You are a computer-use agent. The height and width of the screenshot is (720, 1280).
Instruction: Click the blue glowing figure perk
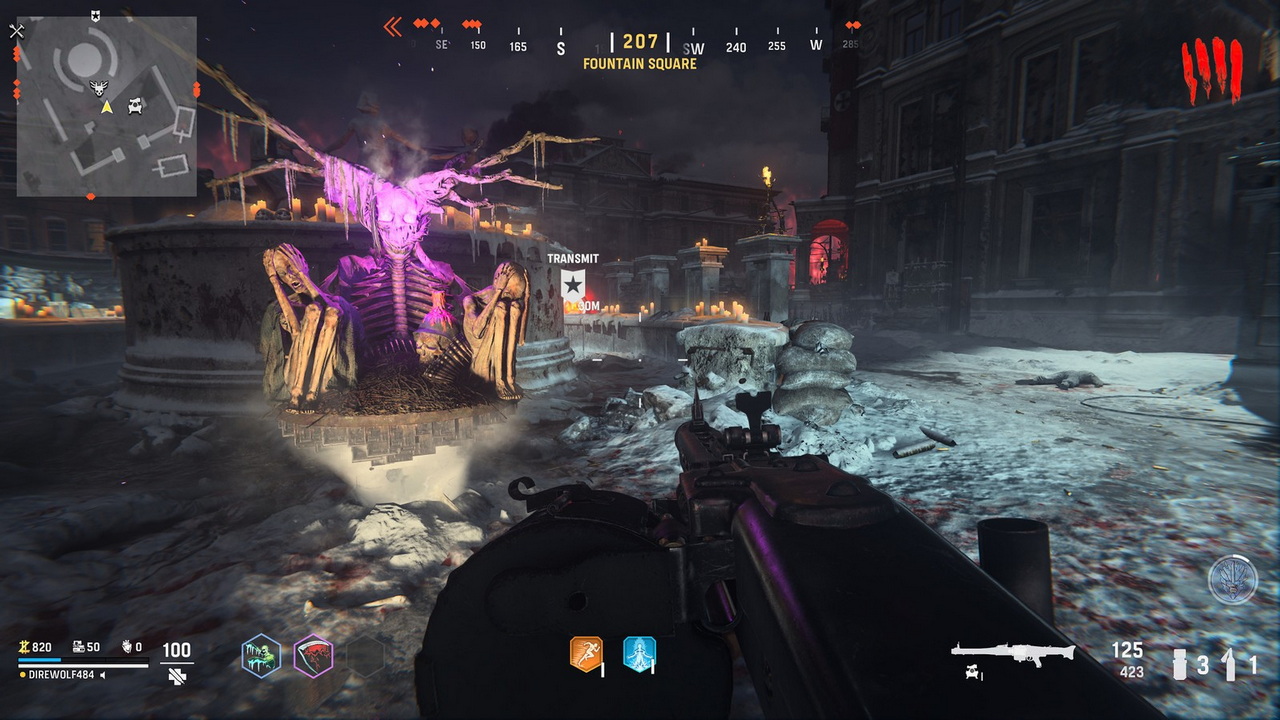639,654
